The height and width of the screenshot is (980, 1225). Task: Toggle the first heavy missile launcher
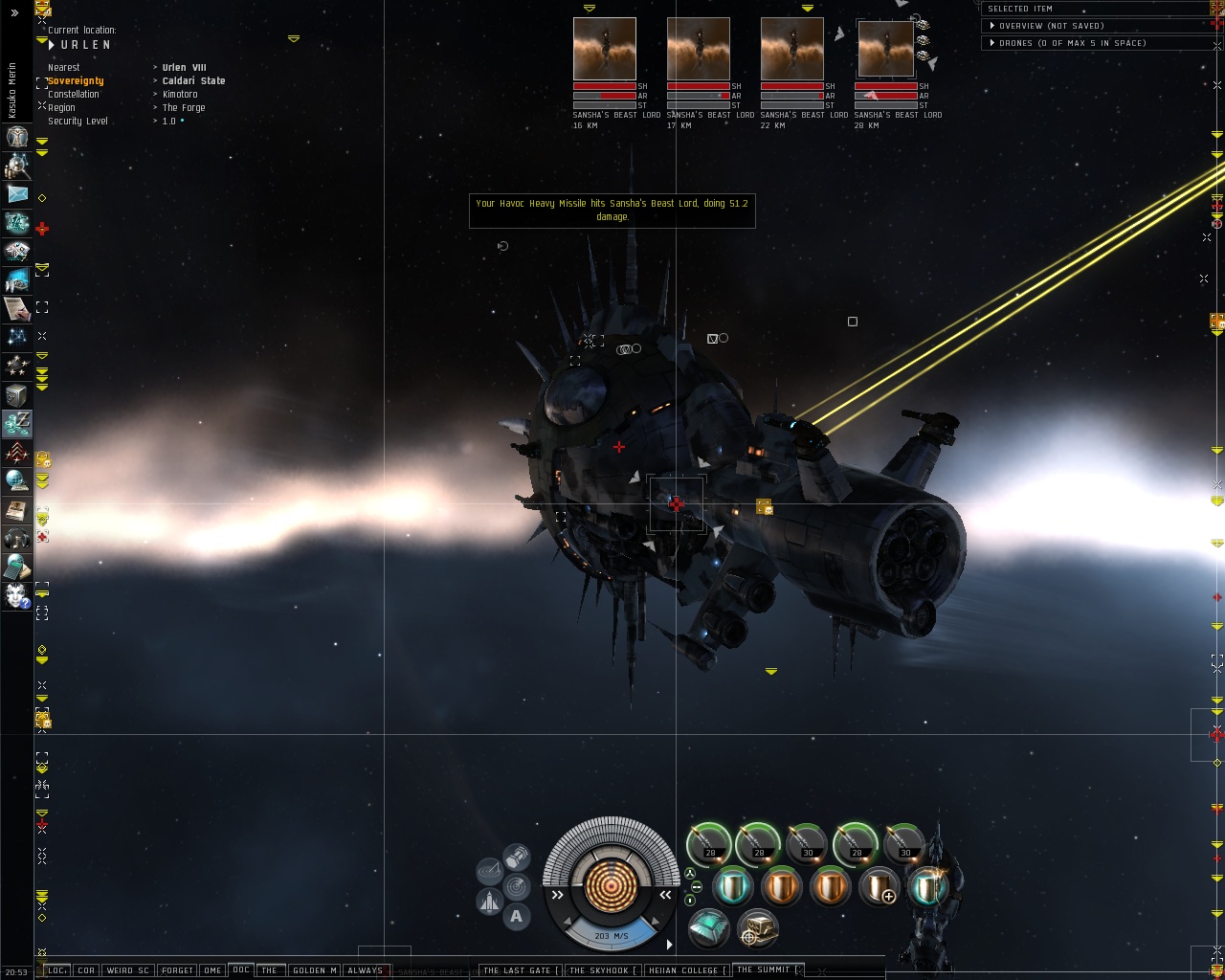(x=709, y=843)
